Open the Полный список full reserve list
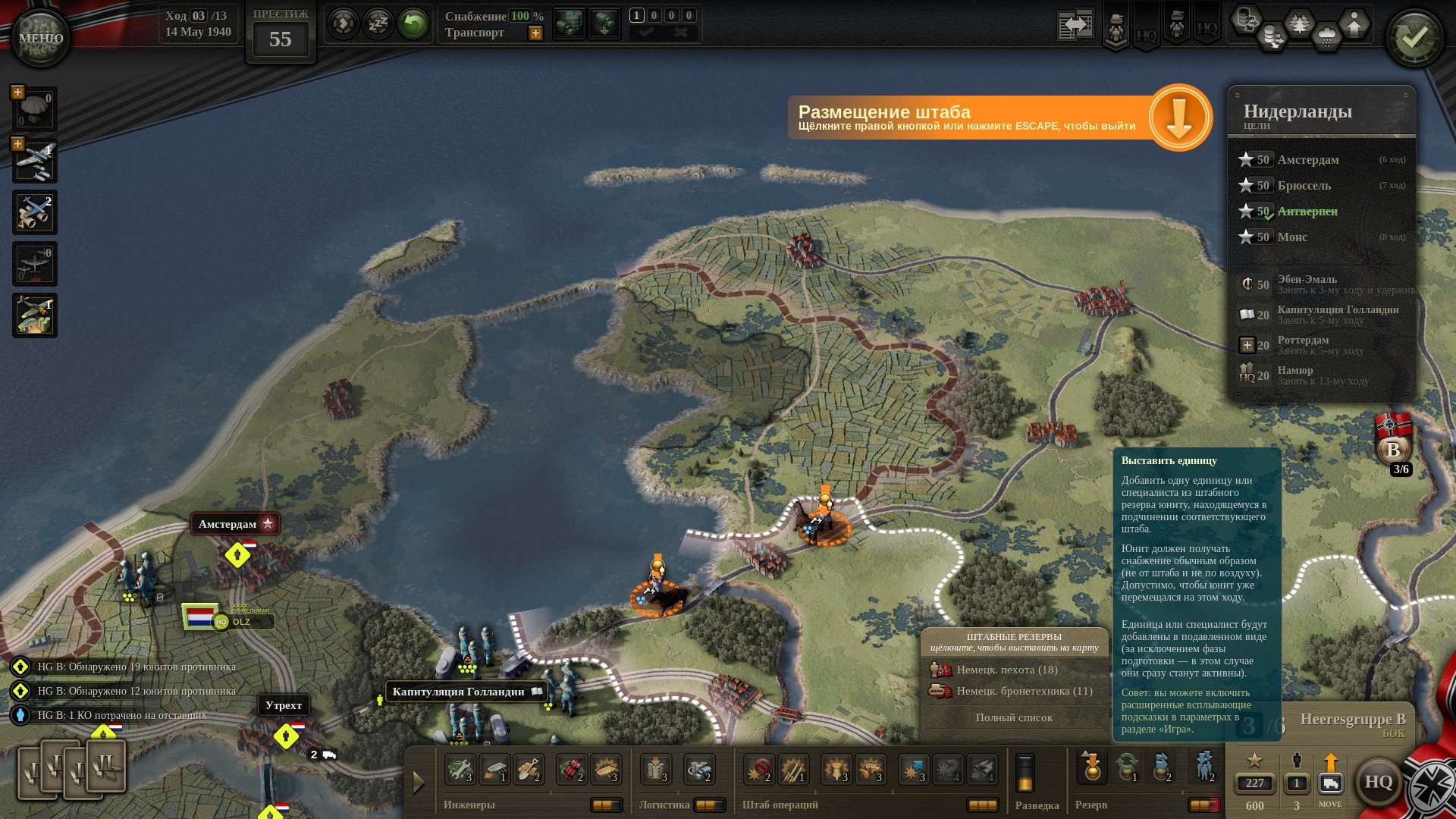 pos(1014,717)
